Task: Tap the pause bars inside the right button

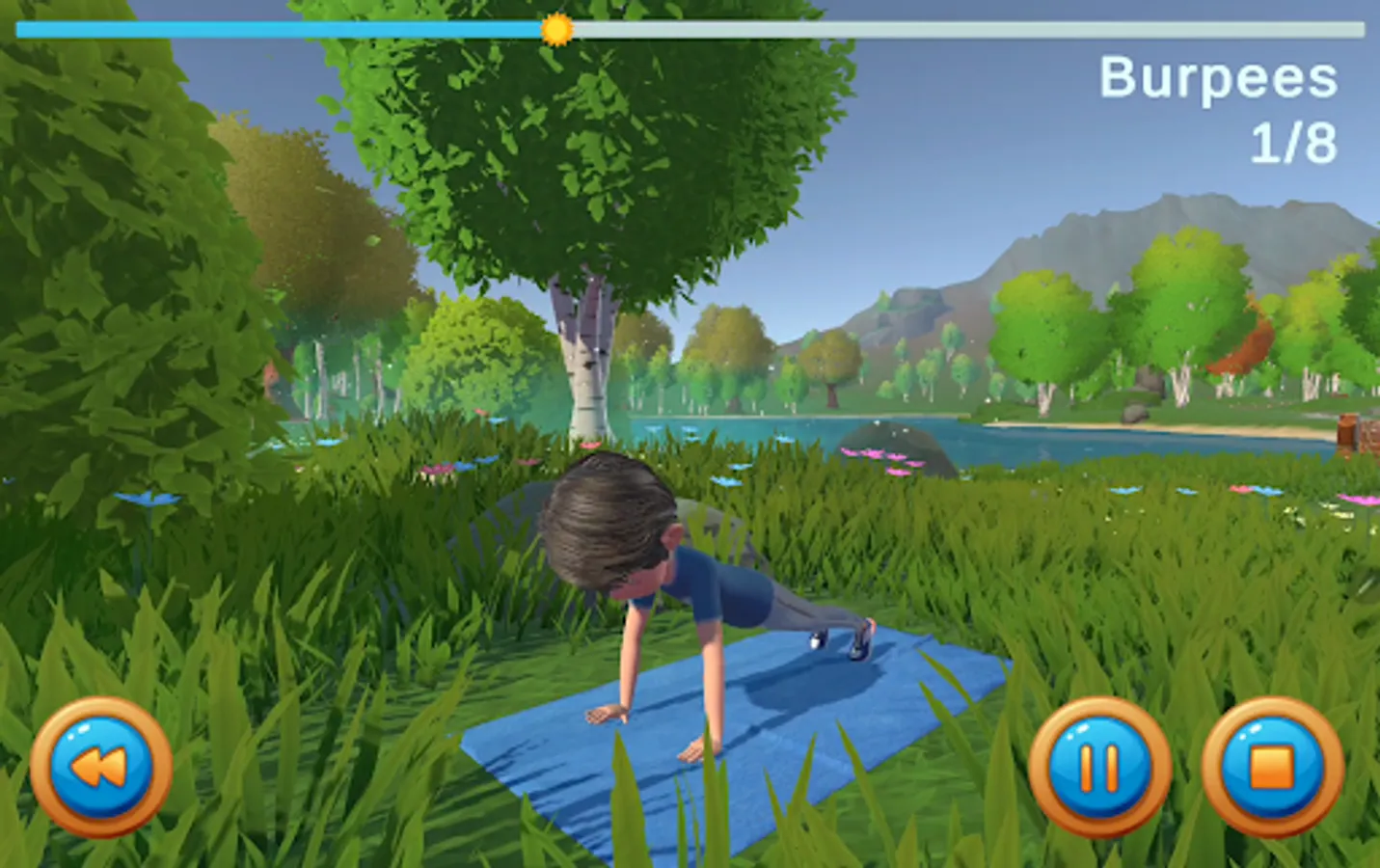Action: (1099, 767)
